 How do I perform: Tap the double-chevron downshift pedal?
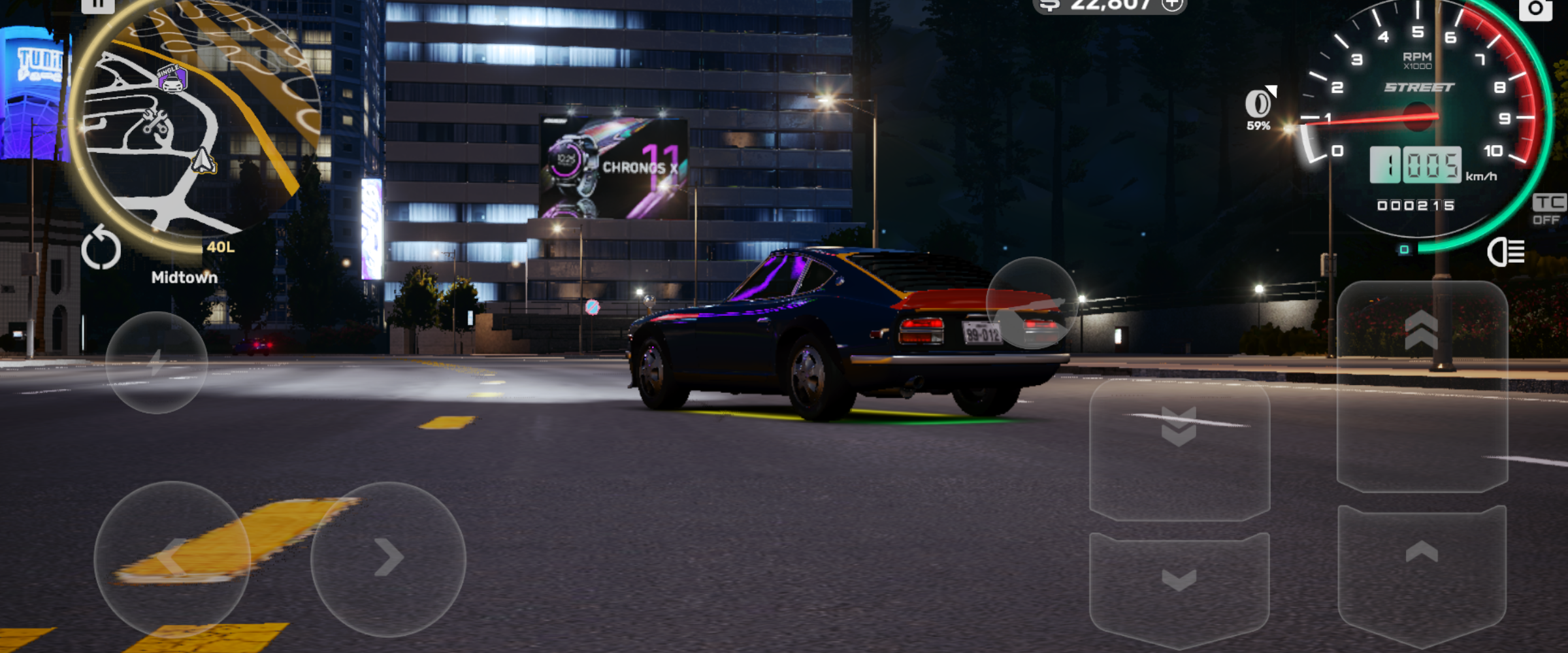point(1179,451)
